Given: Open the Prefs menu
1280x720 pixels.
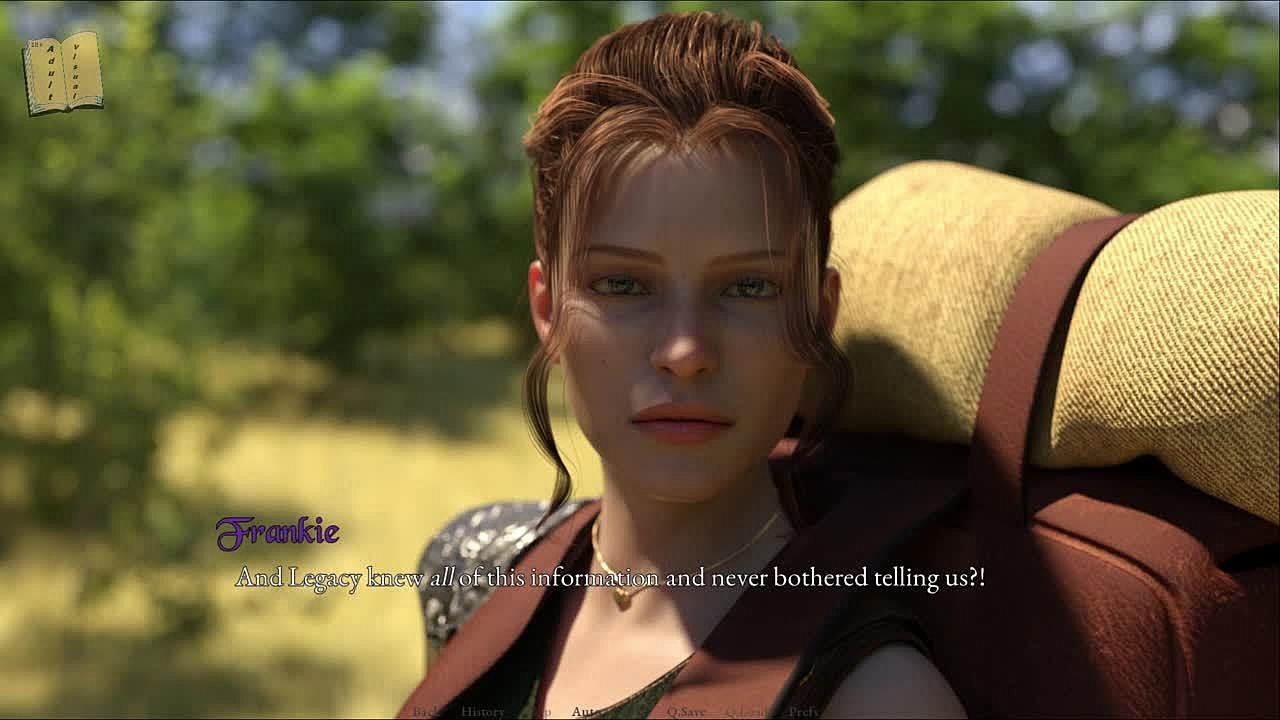Looking at the screenshot, I should click(x=804, y=711).
